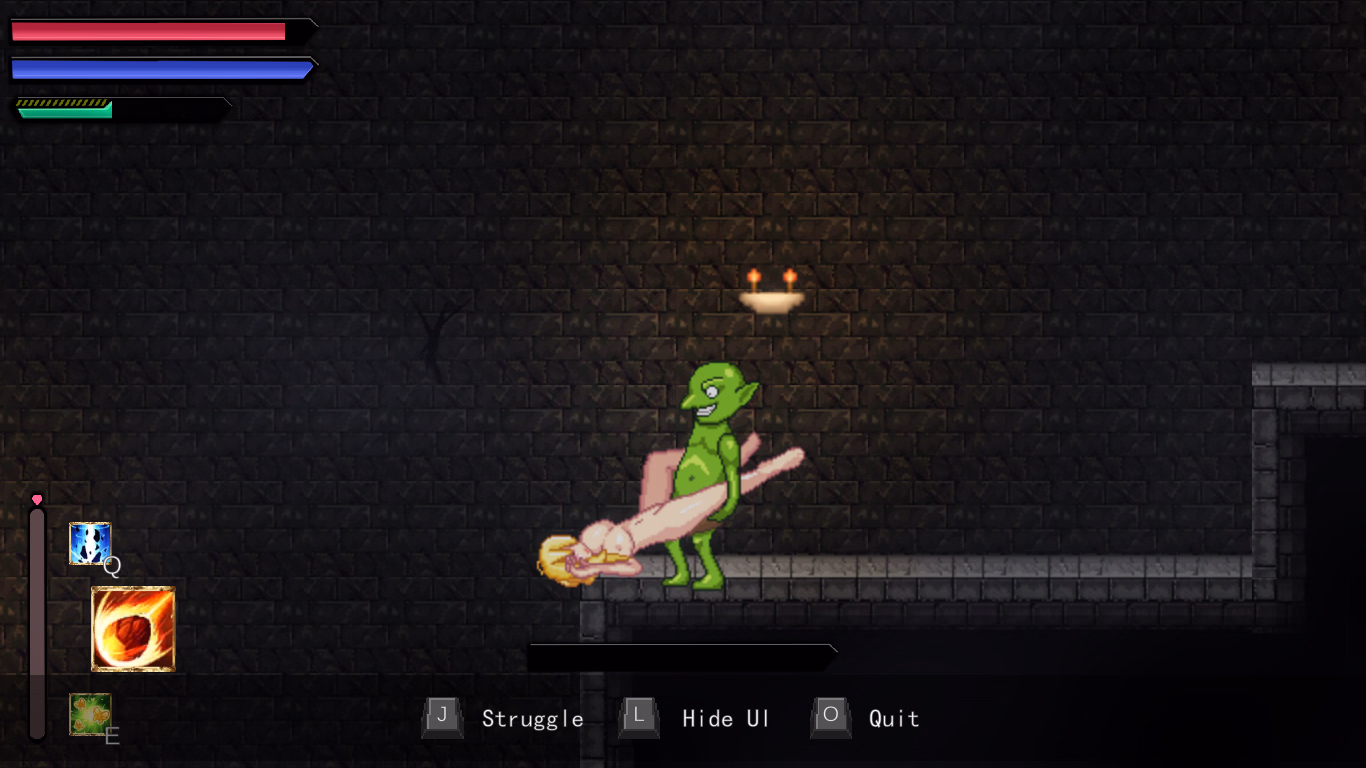
Task: Select the green skill icon marked E
Action: pos(90,714)
